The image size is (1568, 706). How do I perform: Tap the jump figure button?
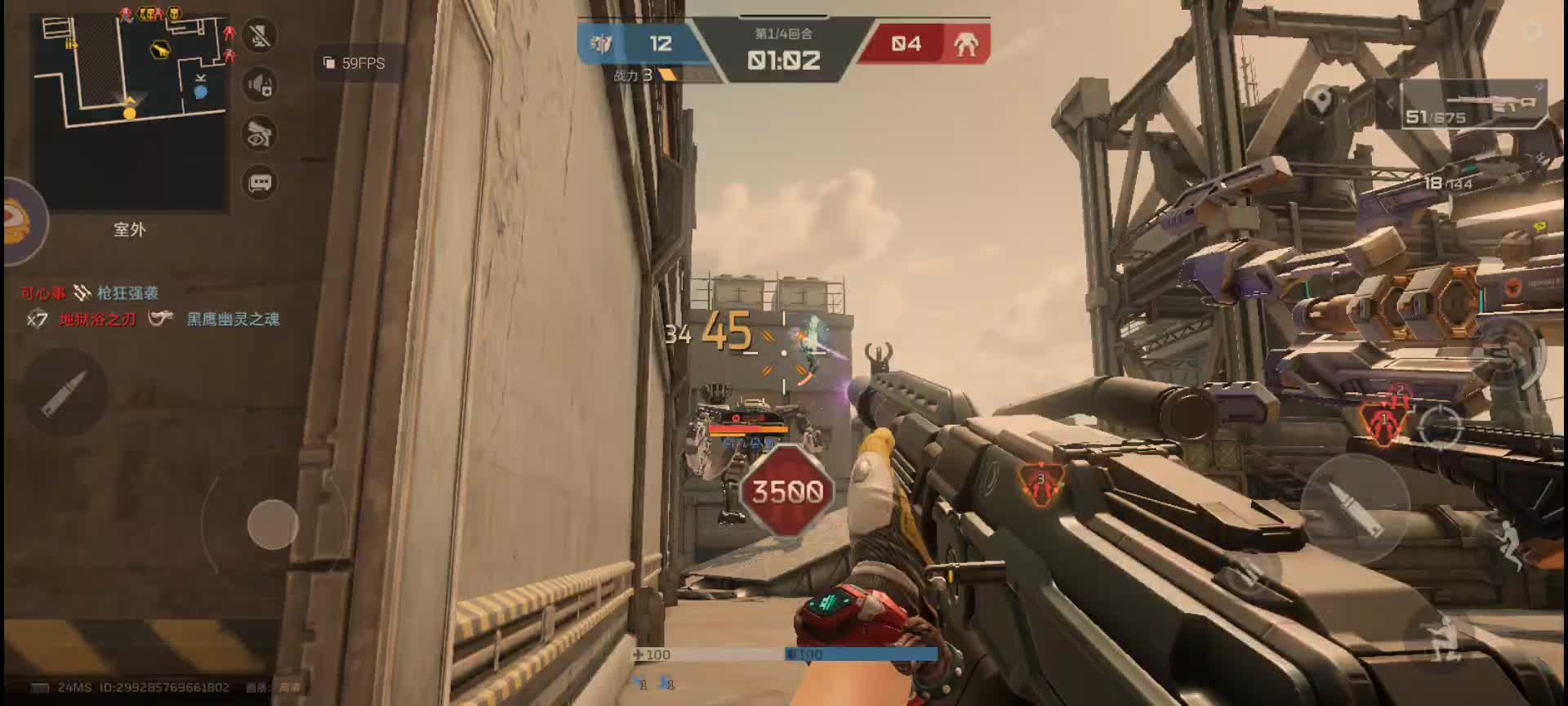1511,543
